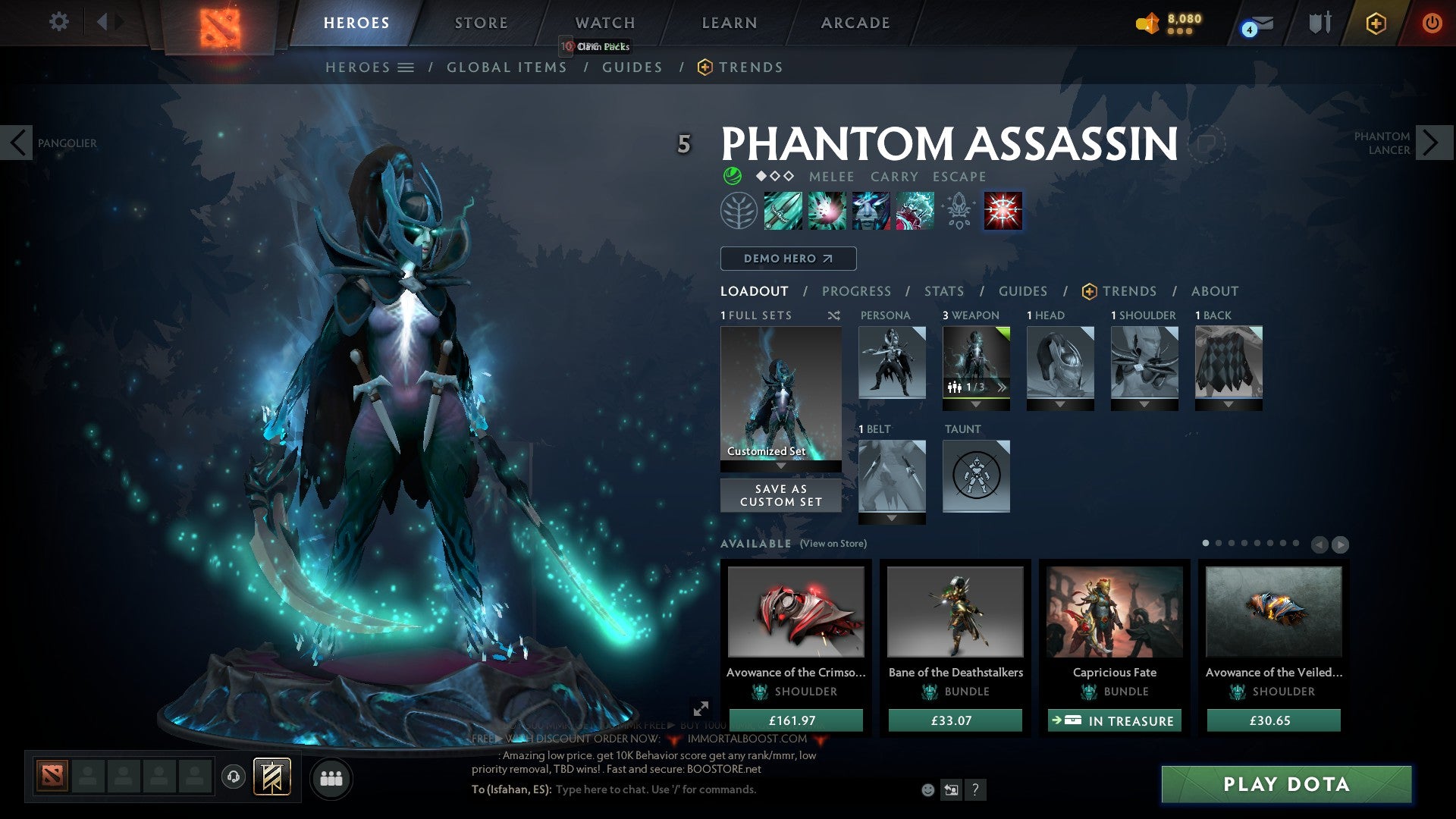Toggle the persona loadout slot

point(891,364)
